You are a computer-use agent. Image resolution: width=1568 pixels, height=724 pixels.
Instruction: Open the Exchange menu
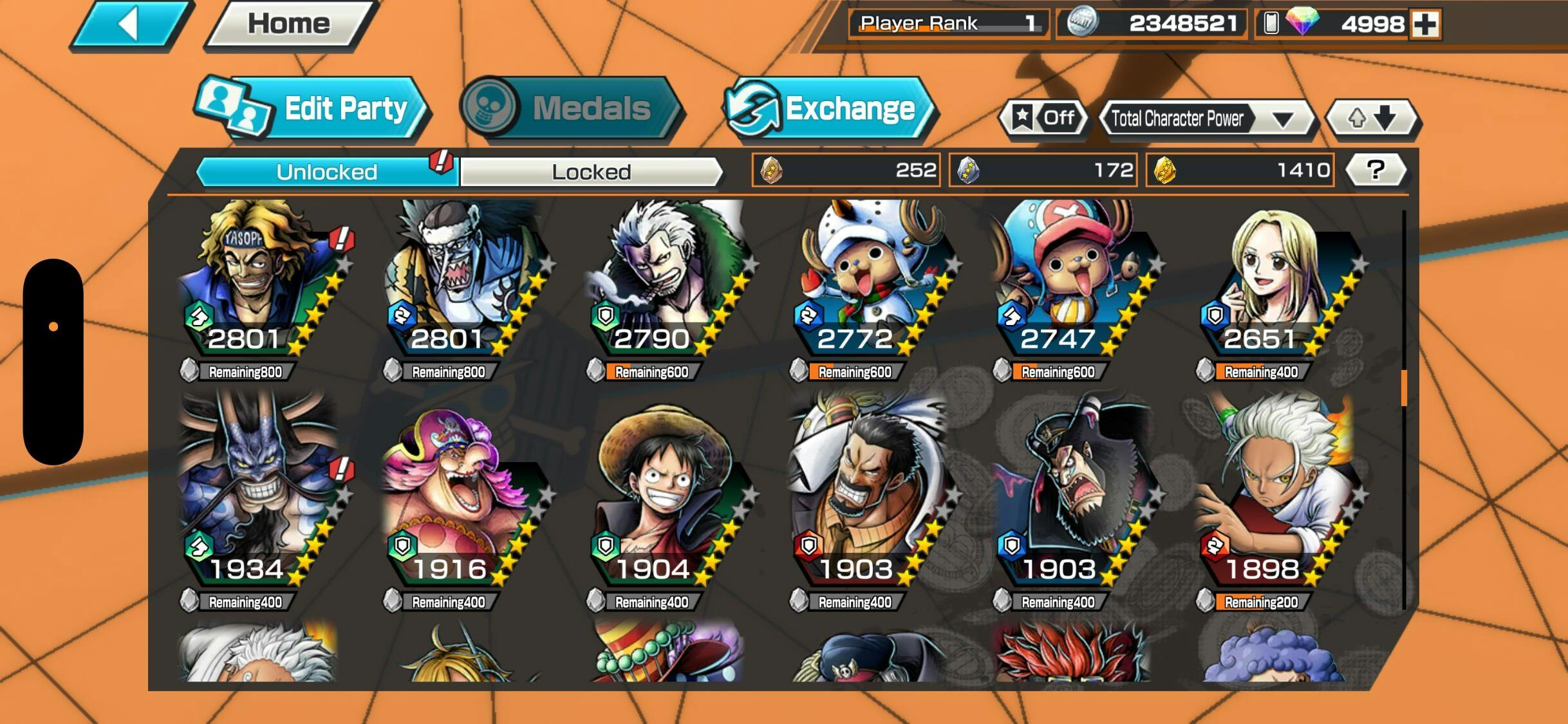(x=829, y=108)
